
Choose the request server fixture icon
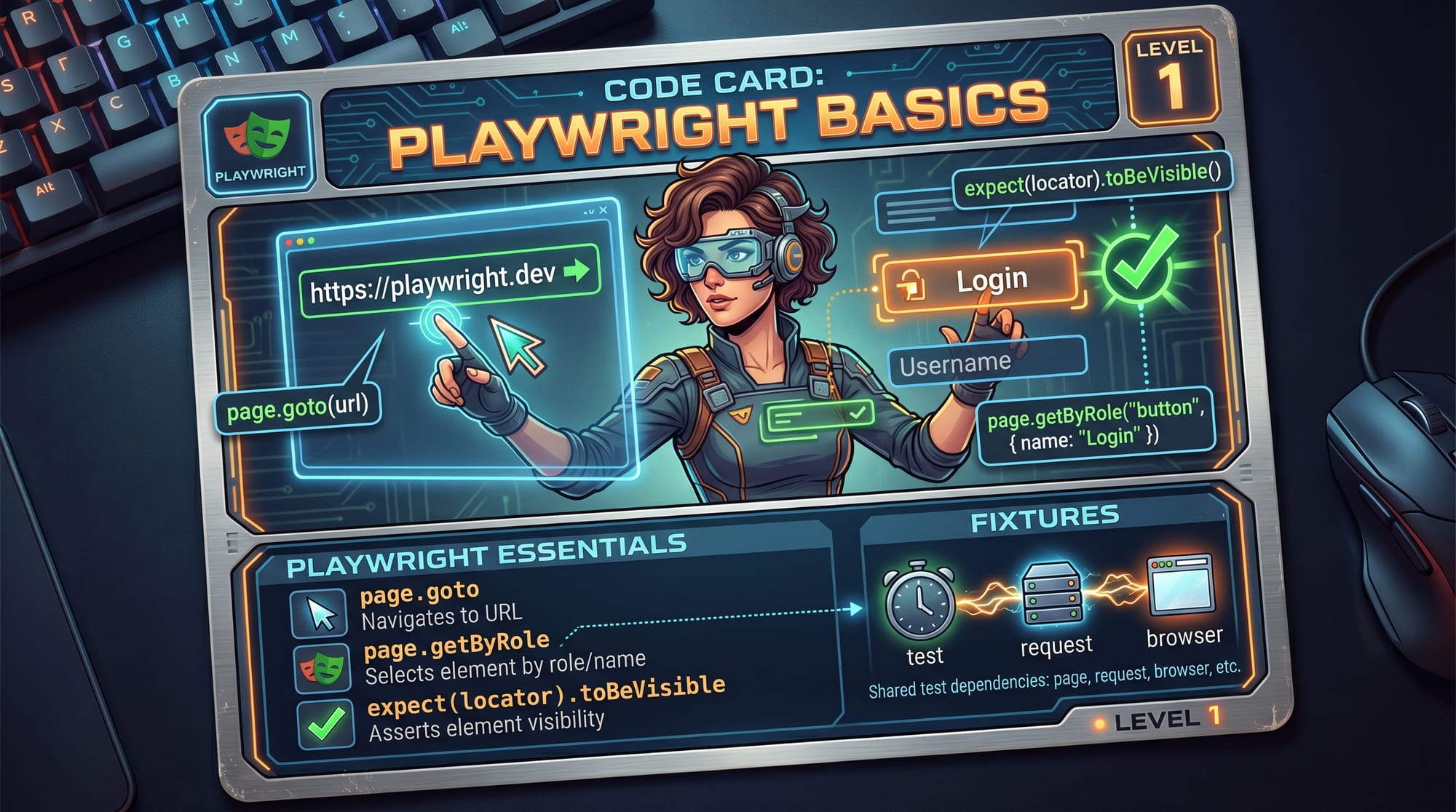[x=1051, y=593]
